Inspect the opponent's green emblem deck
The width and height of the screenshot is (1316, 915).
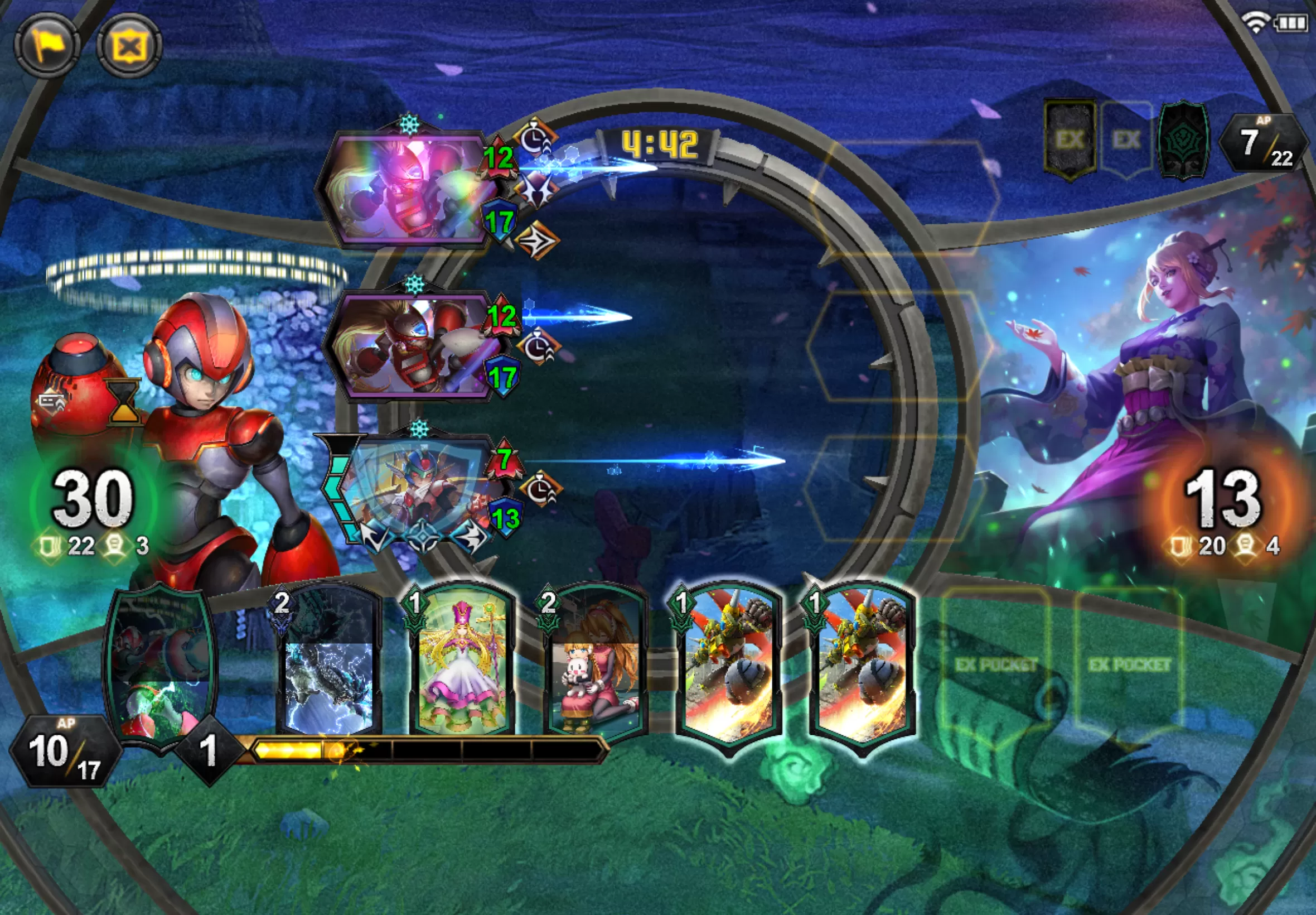click(x=1184, y=139)
